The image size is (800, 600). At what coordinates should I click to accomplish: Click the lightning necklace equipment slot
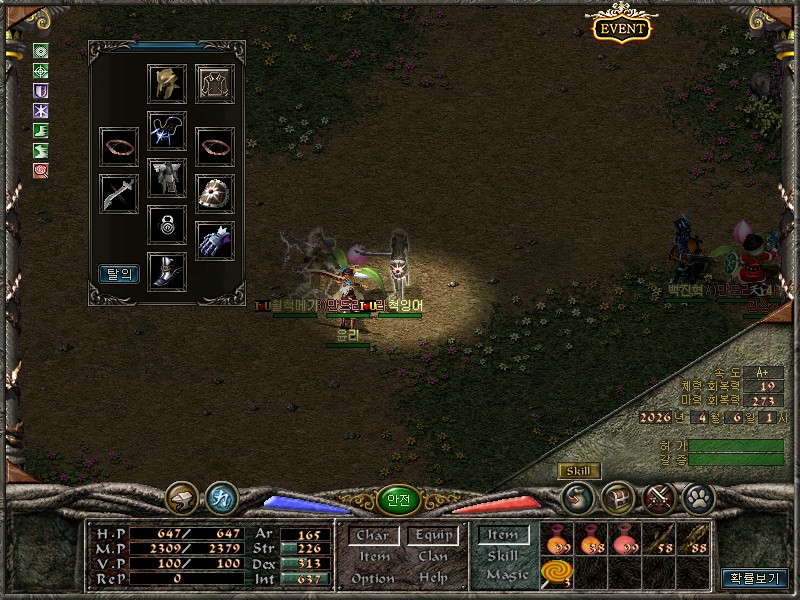click(167, 130)
